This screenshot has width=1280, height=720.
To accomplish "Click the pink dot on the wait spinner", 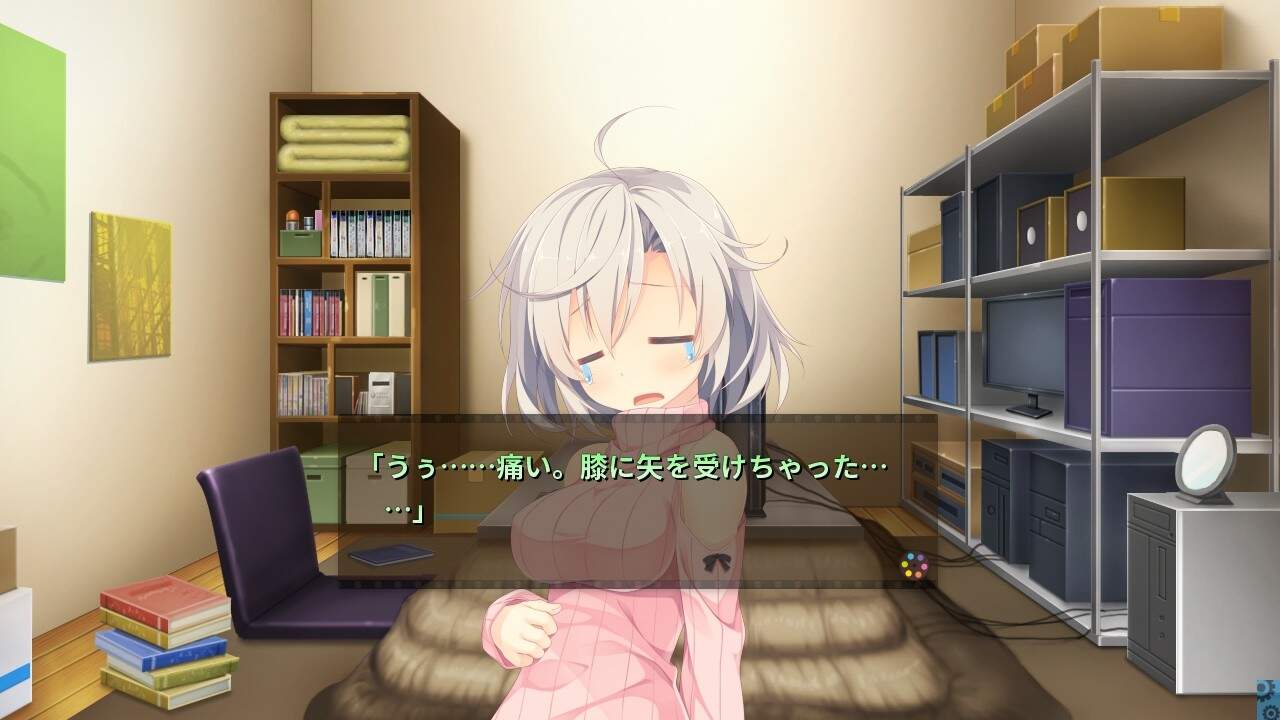I will tap(924, 567).
